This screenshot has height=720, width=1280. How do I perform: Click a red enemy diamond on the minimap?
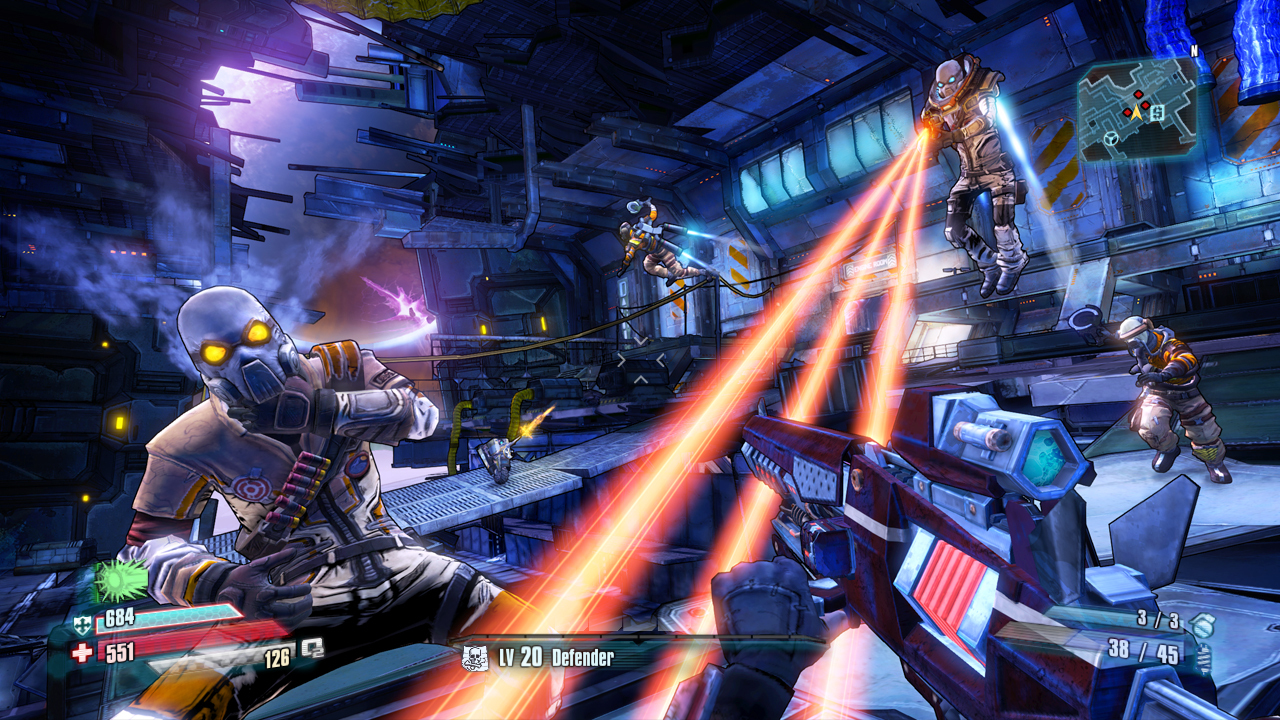pos(1138,95)
